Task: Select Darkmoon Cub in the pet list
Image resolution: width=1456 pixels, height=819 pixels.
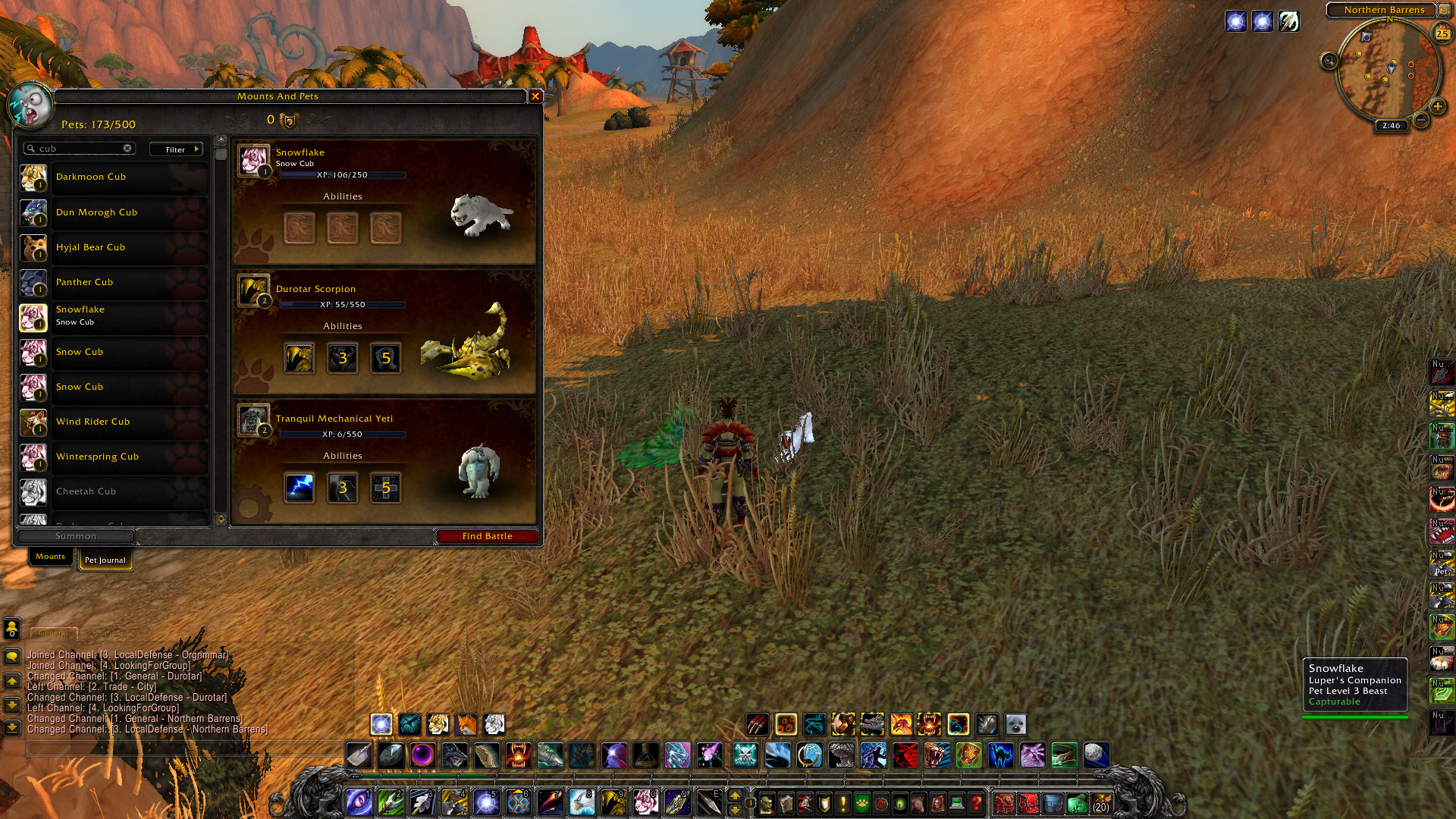Action: (114, 177)
